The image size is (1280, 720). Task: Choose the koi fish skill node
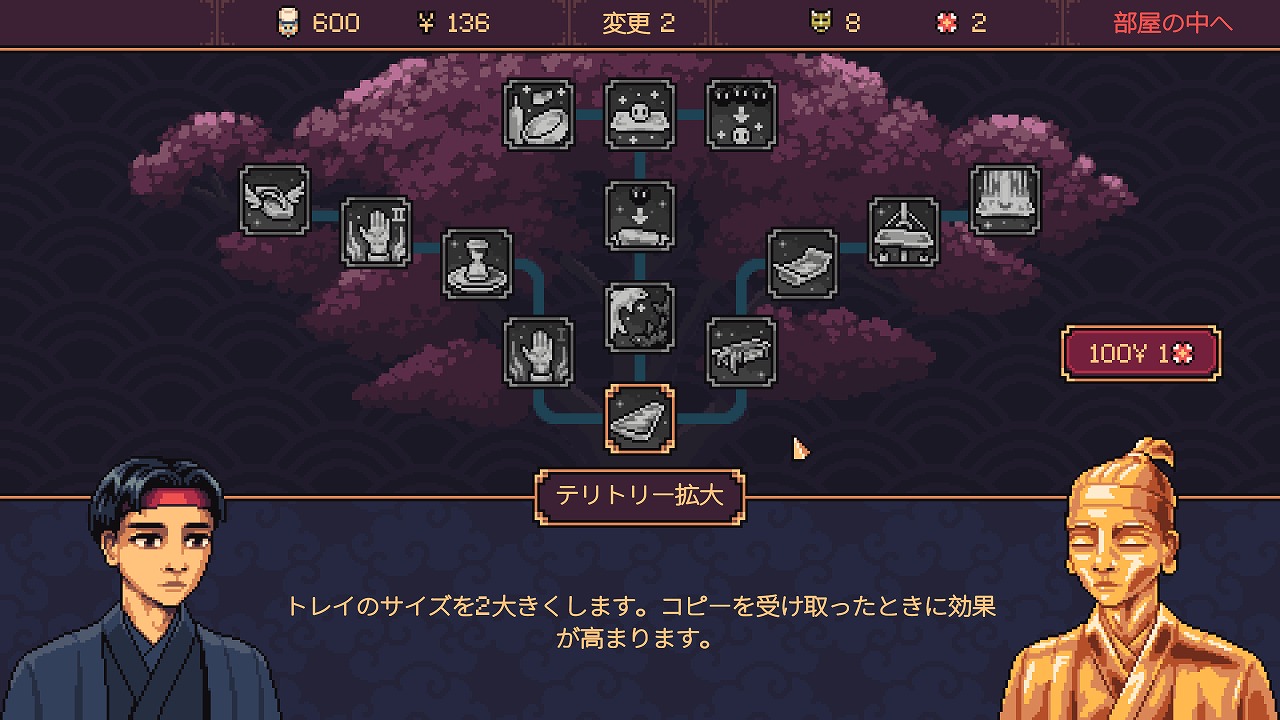pyautogui.click(x=640, y=317)
